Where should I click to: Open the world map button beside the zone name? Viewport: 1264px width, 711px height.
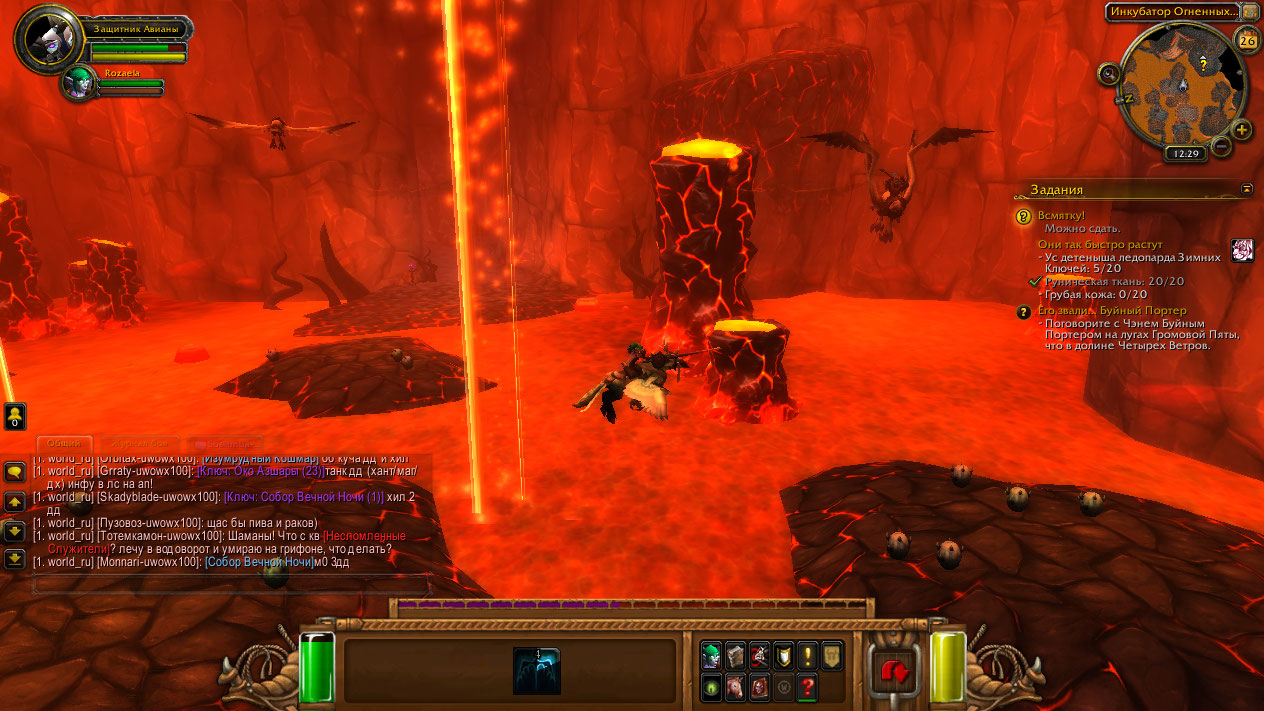point(1250,12)
